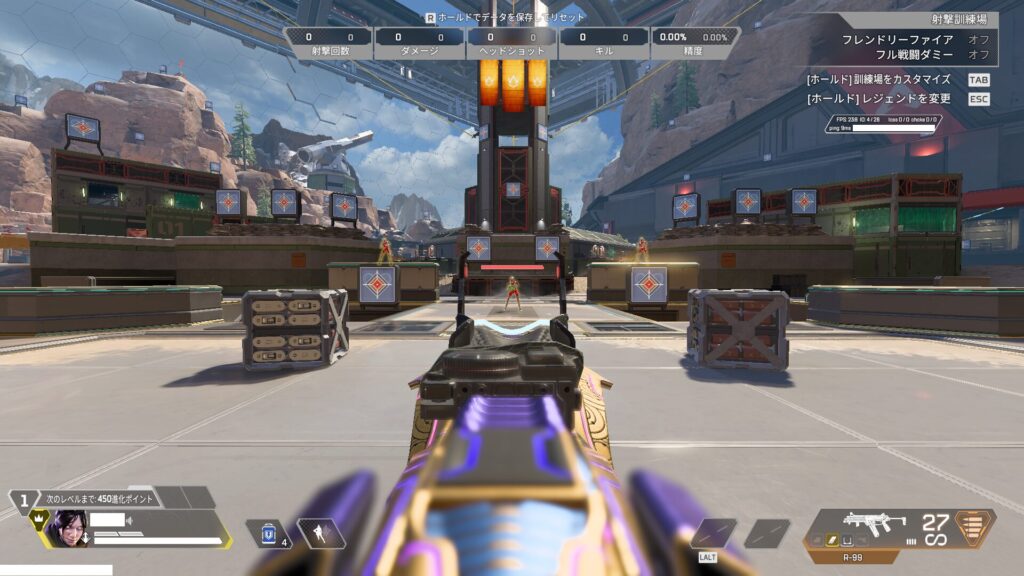This screenshot has height=576, width=1024.
Task: Activate the tactical ability icon
Action: point(322,534)
